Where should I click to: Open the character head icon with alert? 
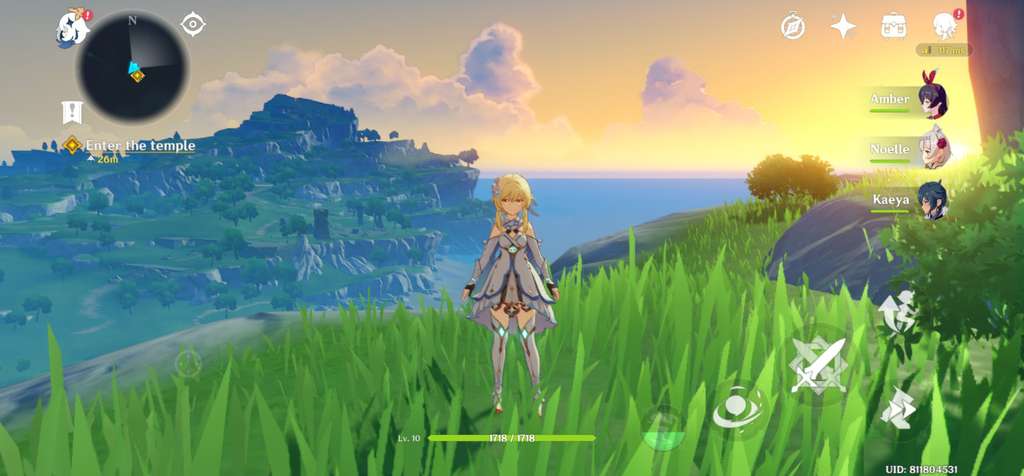pos(945,26)
